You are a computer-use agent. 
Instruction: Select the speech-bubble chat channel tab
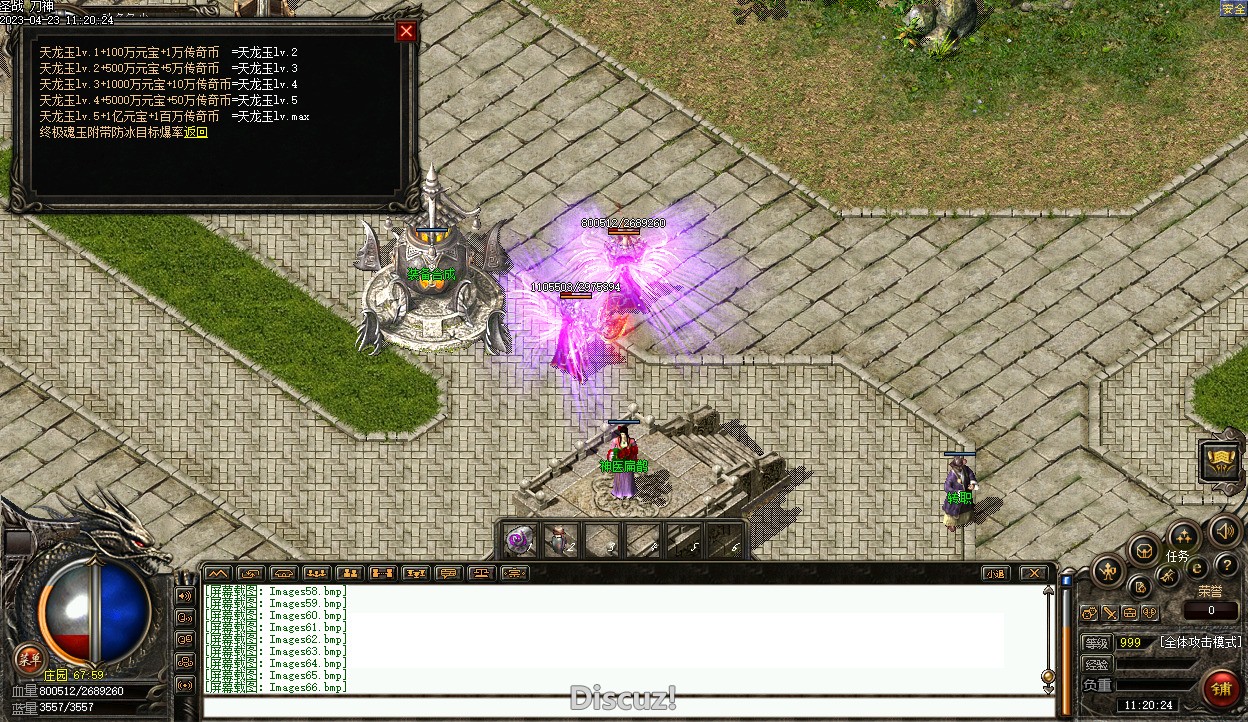pos(448,573)
